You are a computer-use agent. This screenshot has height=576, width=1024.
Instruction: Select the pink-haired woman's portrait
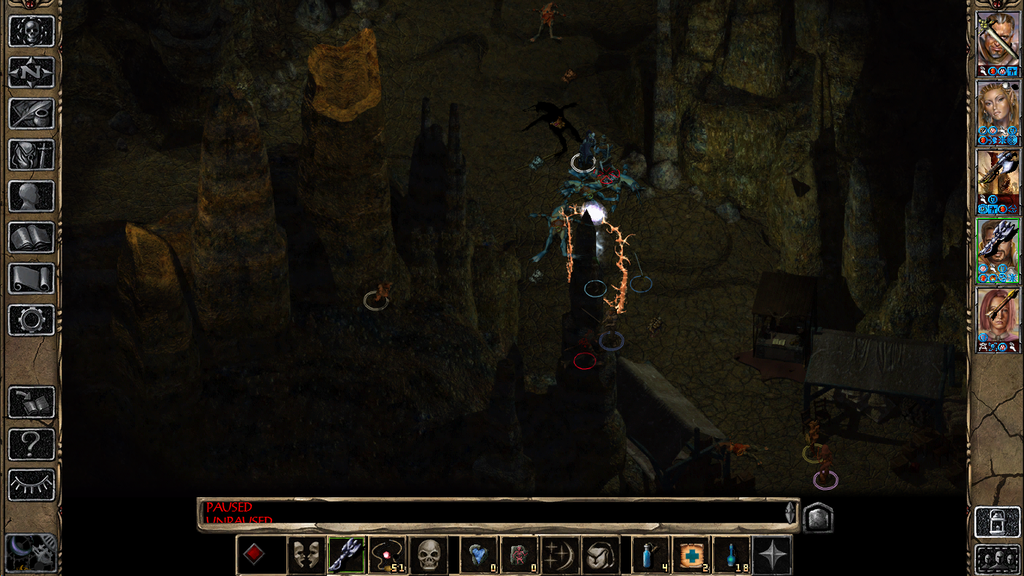(998, 317)
